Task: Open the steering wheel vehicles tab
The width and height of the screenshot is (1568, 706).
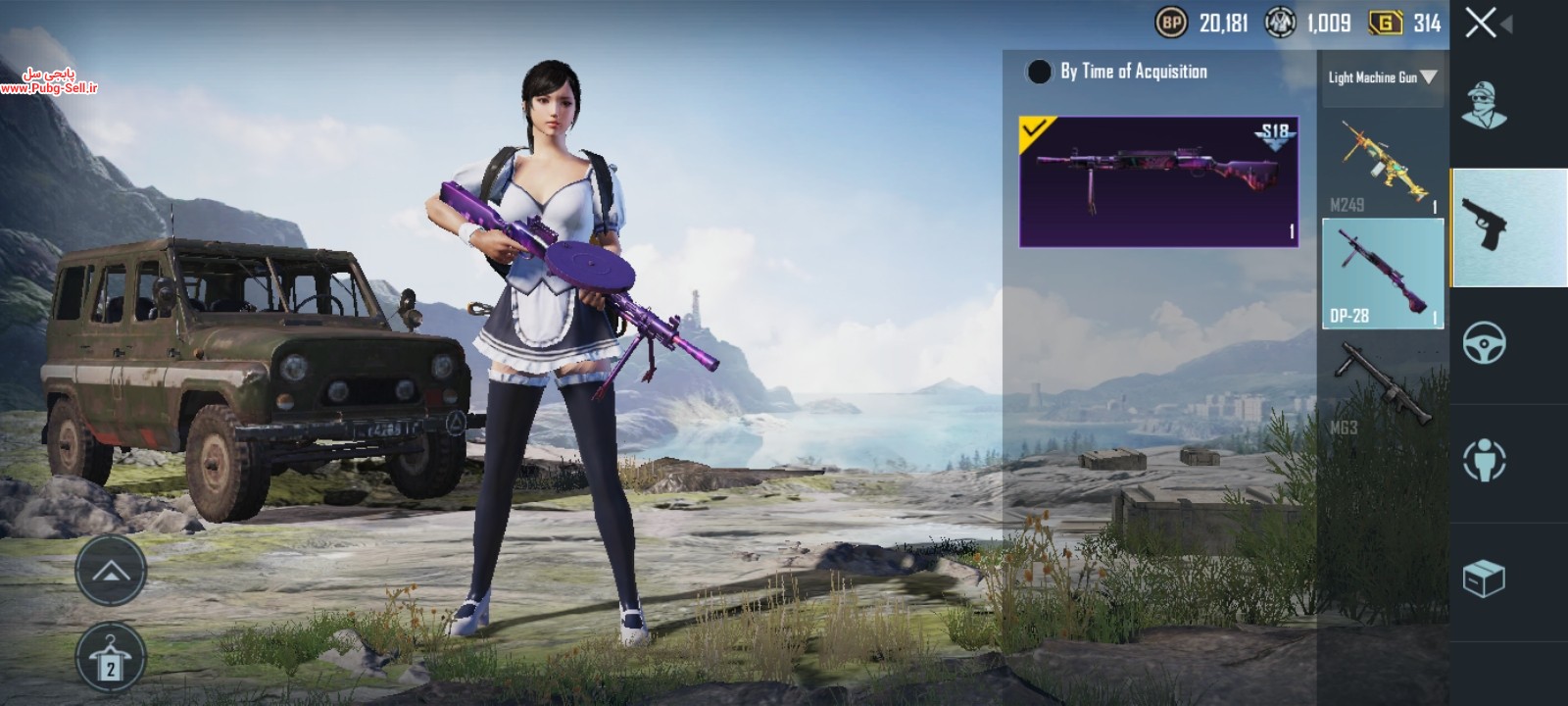Action: coord(1485,343)
